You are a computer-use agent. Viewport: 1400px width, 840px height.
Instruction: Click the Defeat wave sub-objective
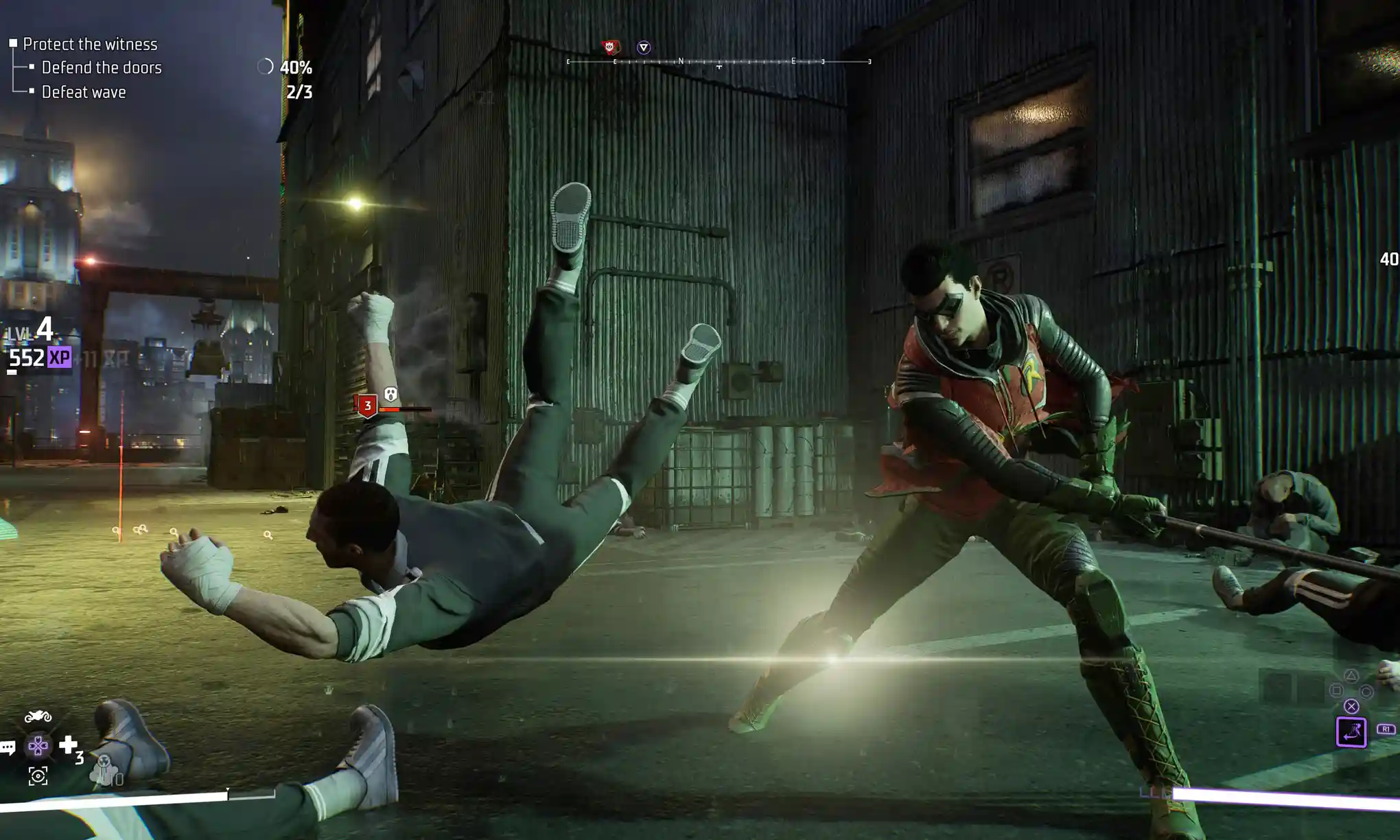[x=84, y=92]
